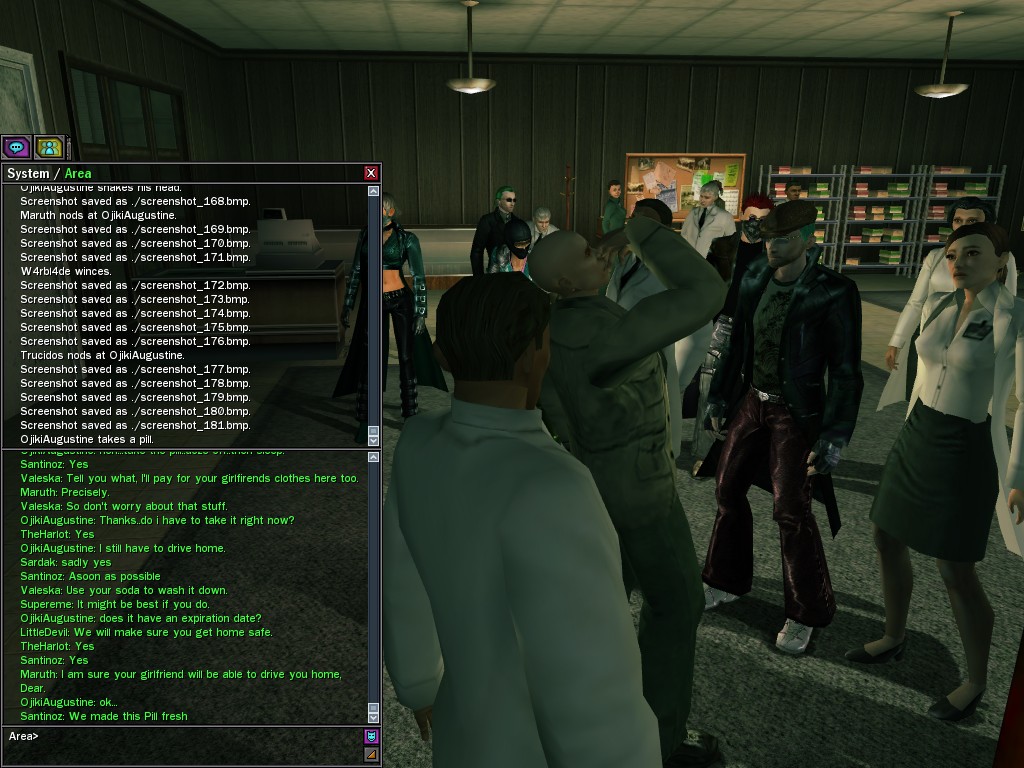Screen dimensions: 1024x768
Task: Click the area chat scroll-down arrow
Action: (x=373, y=717)
